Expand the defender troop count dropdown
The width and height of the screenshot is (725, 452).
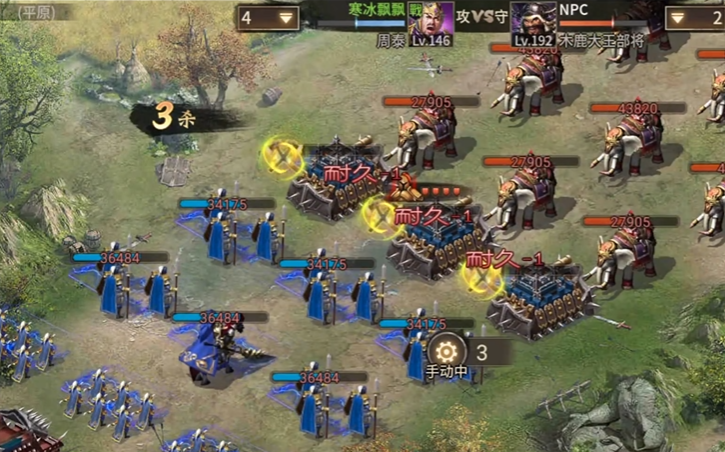click(696, 18)
